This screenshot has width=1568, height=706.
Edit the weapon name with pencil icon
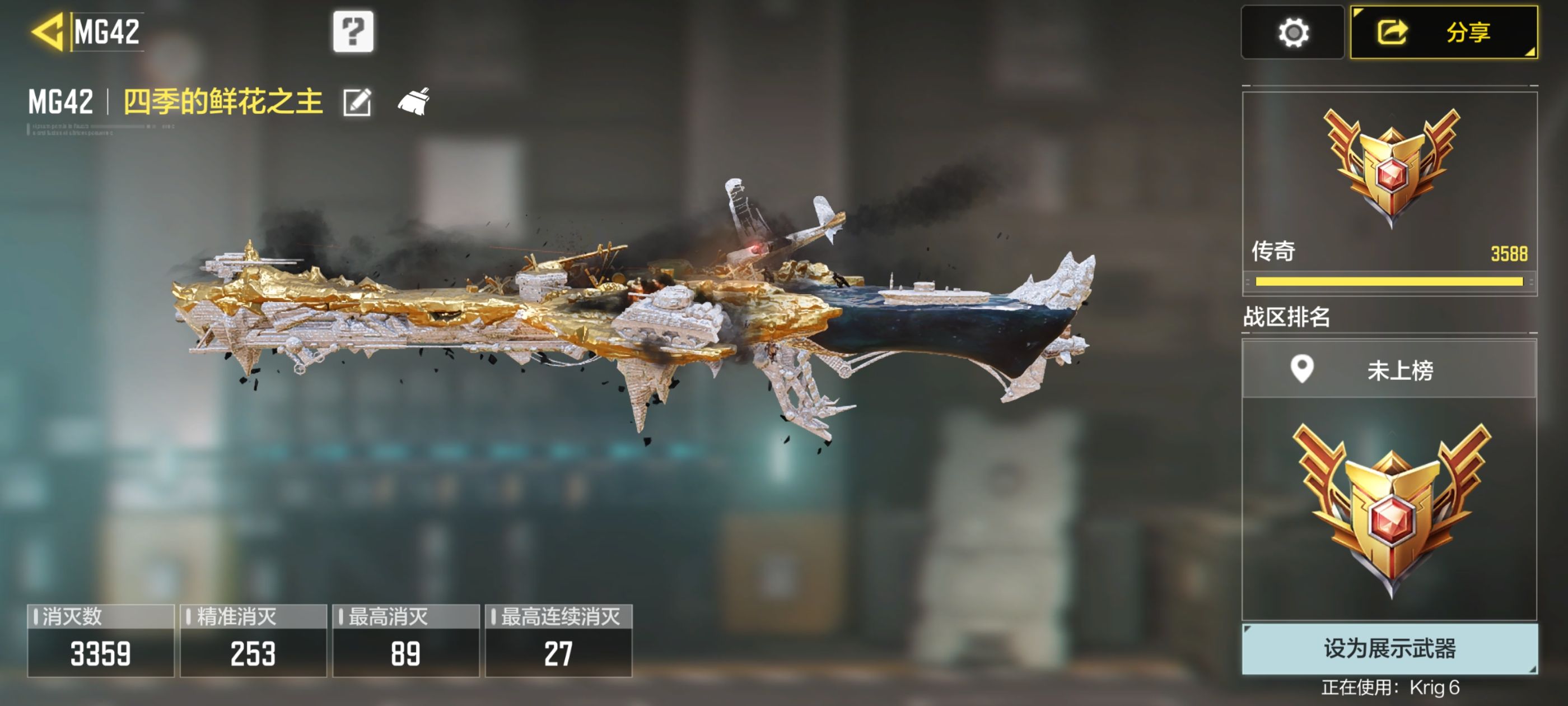(357, 102)
